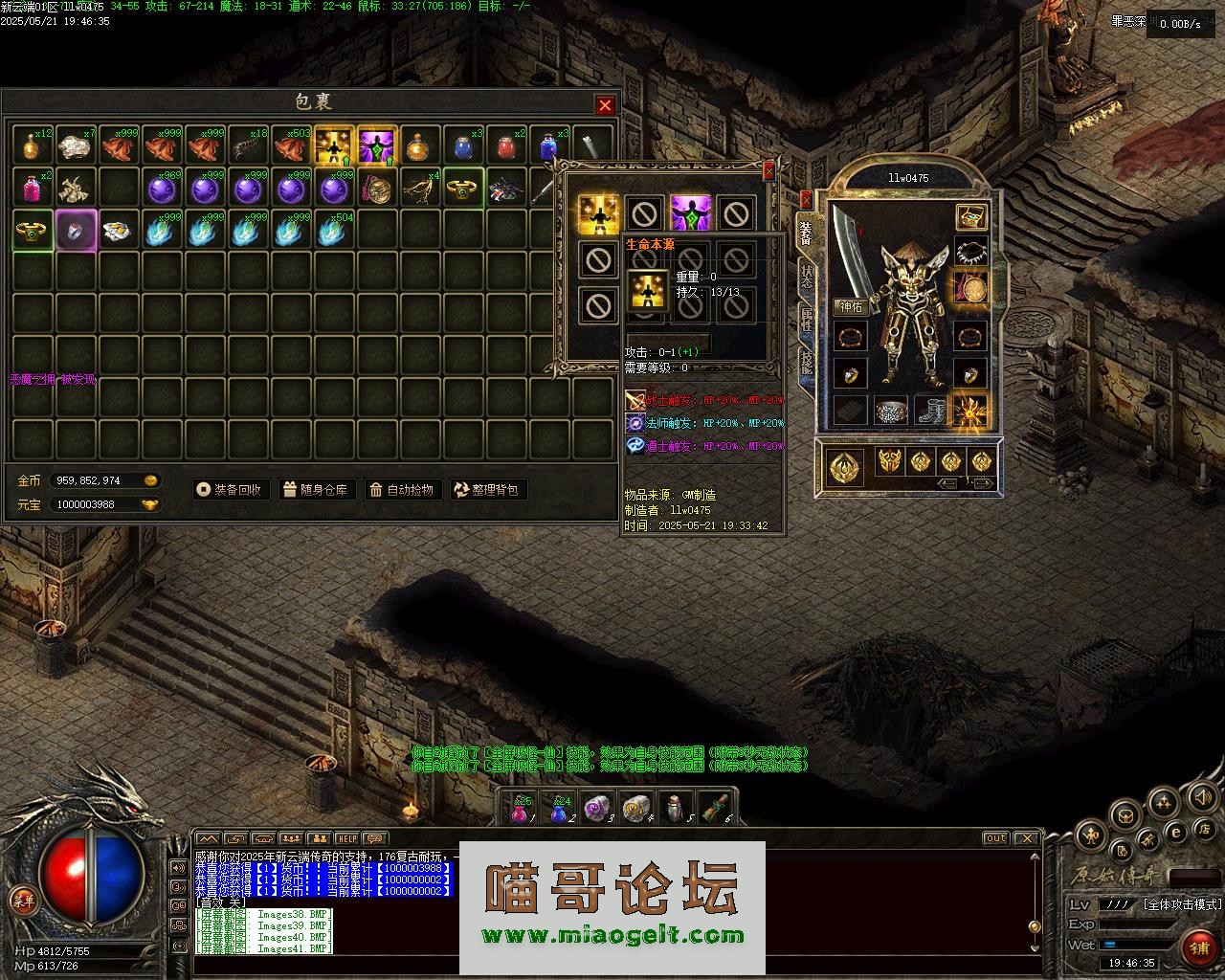The width and height of the screenshot is (1225, 980).
Task: Toggle the 自动捡物 auto-pickup button
Action: tap(402, 490)
